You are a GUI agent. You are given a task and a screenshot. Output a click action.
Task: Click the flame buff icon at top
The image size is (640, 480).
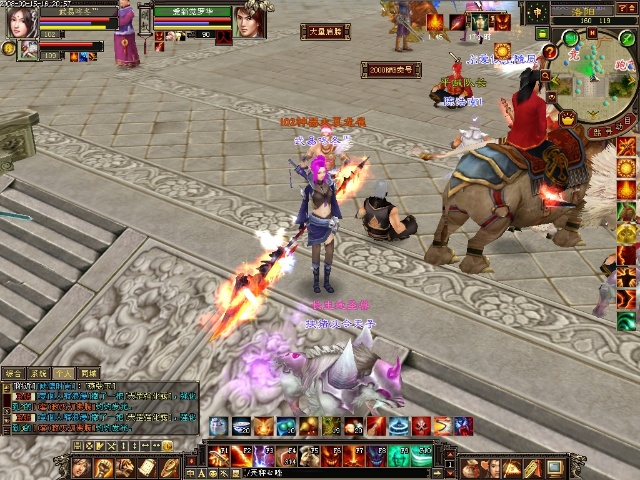pyautogui.click(x=436, y=22)
